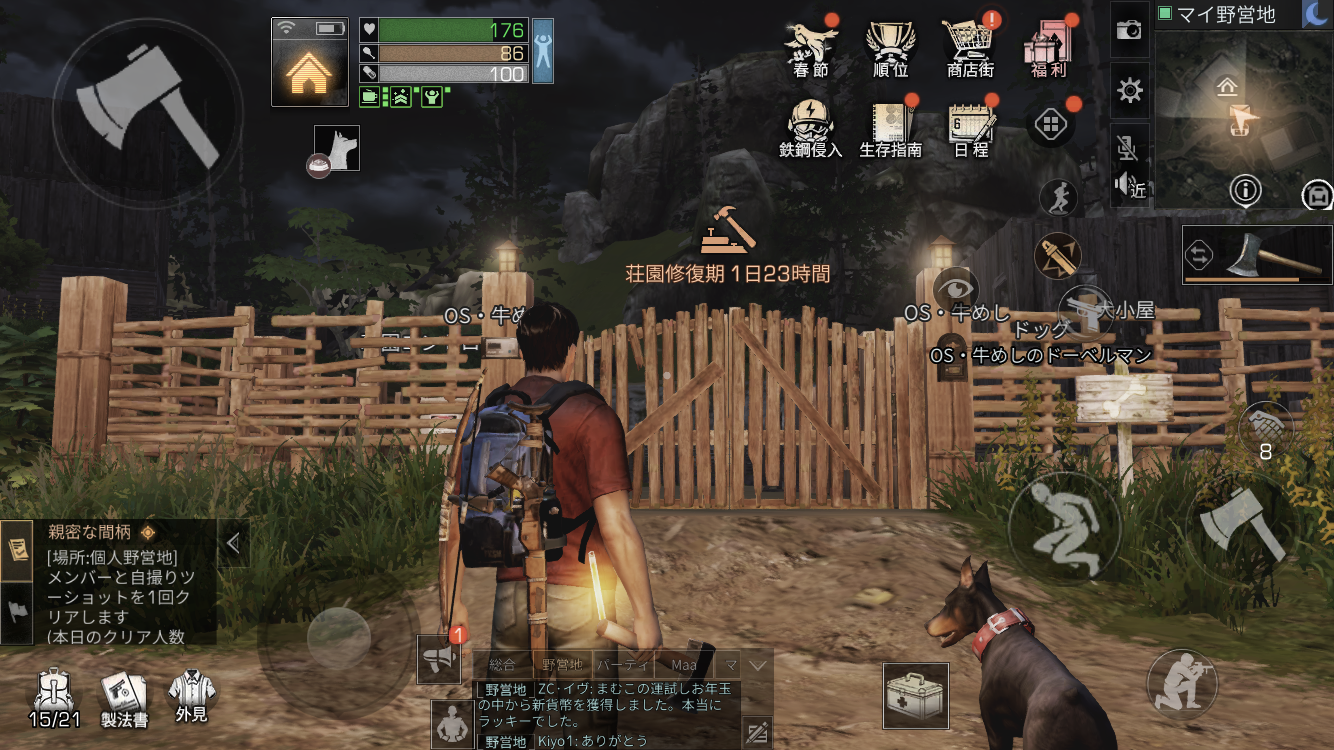Switch to the 野営地 chat tab

tap(562, 664)
